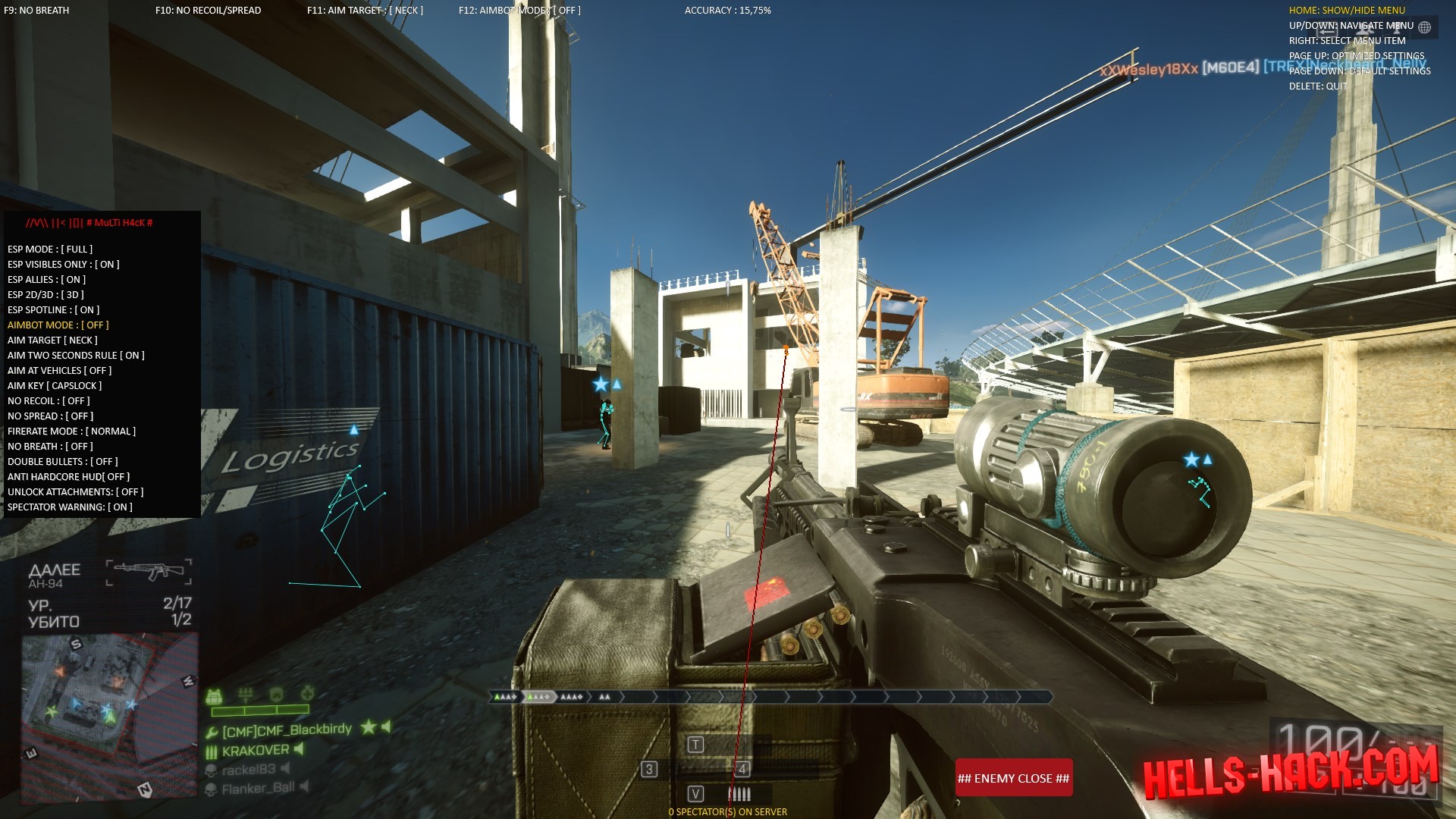Toggle ESP SPOTLINE option

53,309
